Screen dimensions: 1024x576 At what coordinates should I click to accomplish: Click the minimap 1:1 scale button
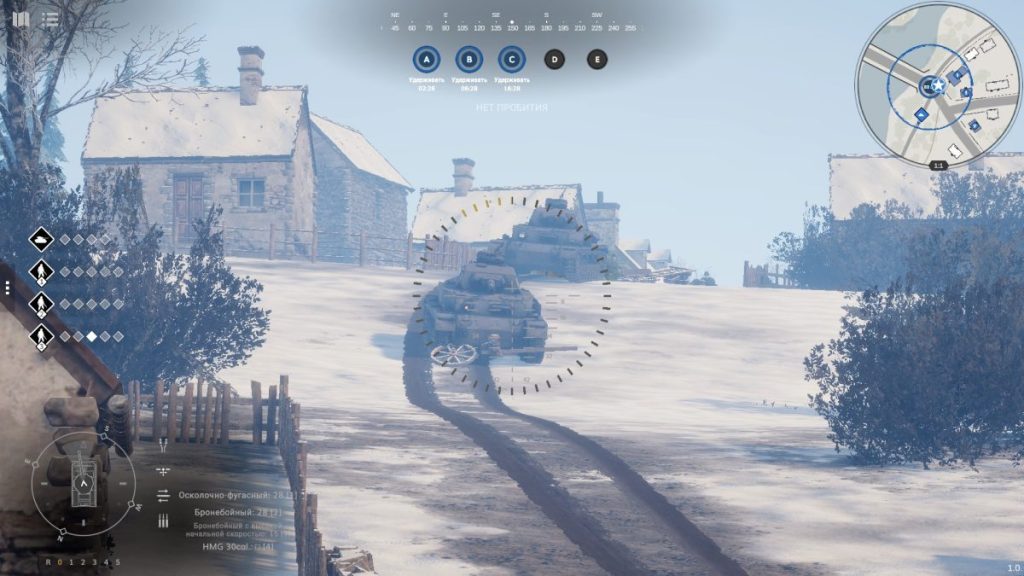click(938, 165)
